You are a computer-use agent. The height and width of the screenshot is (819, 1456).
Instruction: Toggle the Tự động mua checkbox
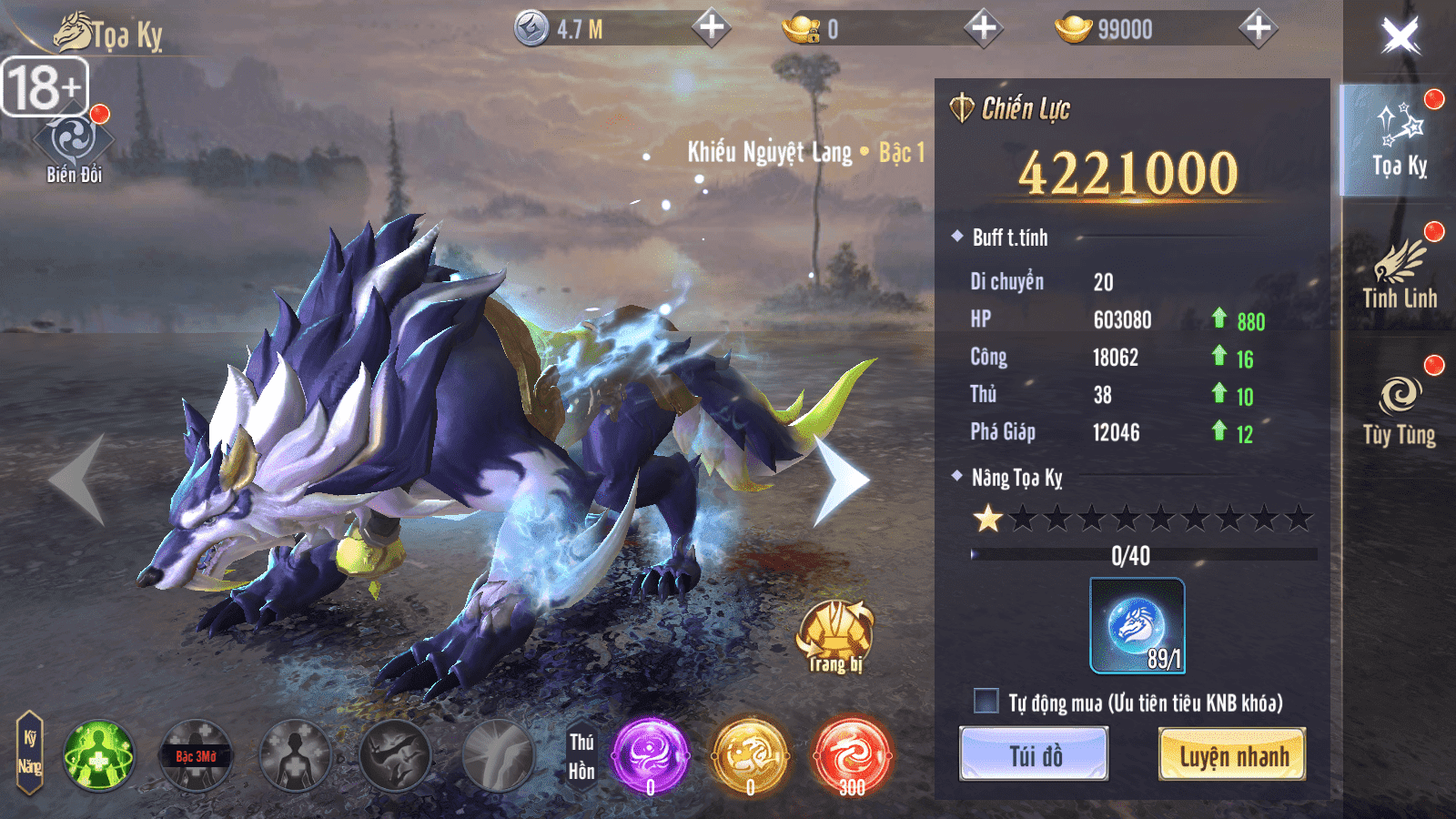986,702
